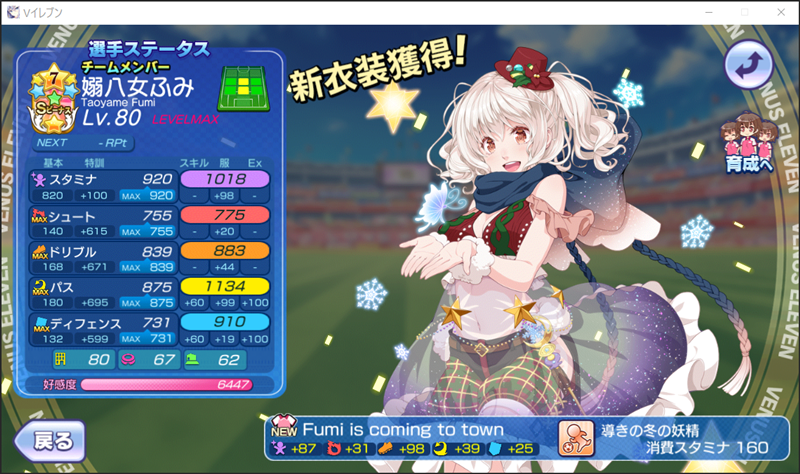Flip the view with the curved arrow button
Screen dimensions: 800x474
coord(749,65)
